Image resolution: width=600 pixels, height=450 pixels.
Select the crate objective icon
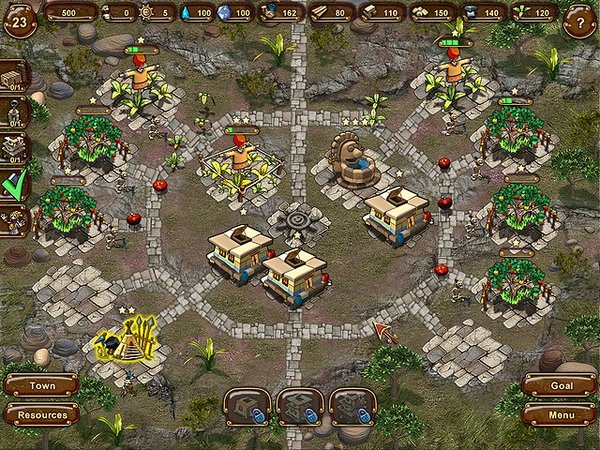(x=14, y=77)
